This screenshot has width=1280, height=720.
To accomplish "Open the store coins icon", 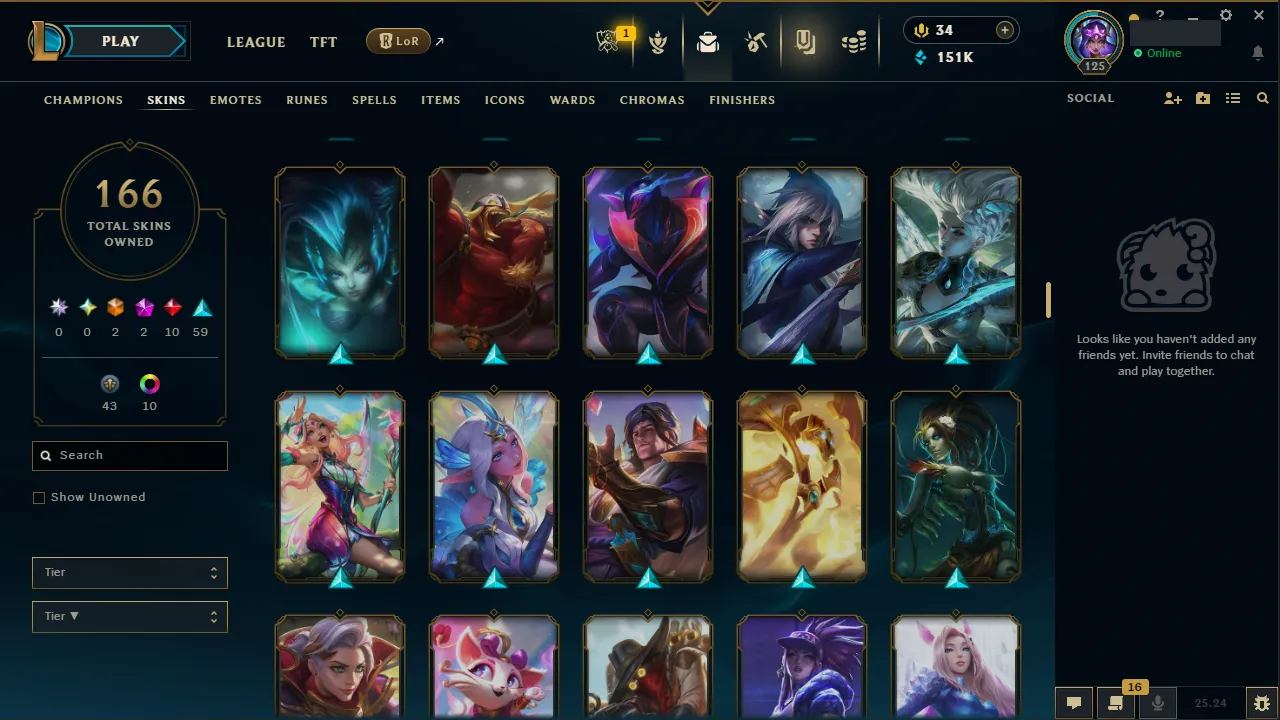I will (x=854, y=42).
